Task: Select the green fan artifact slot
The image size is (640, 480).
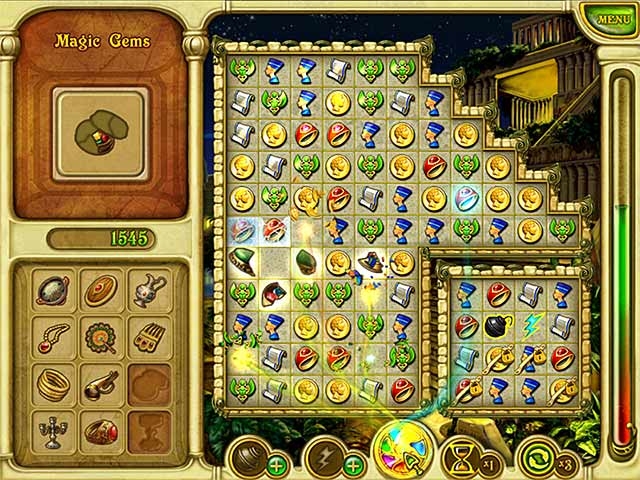Action: tap(100, 337)
